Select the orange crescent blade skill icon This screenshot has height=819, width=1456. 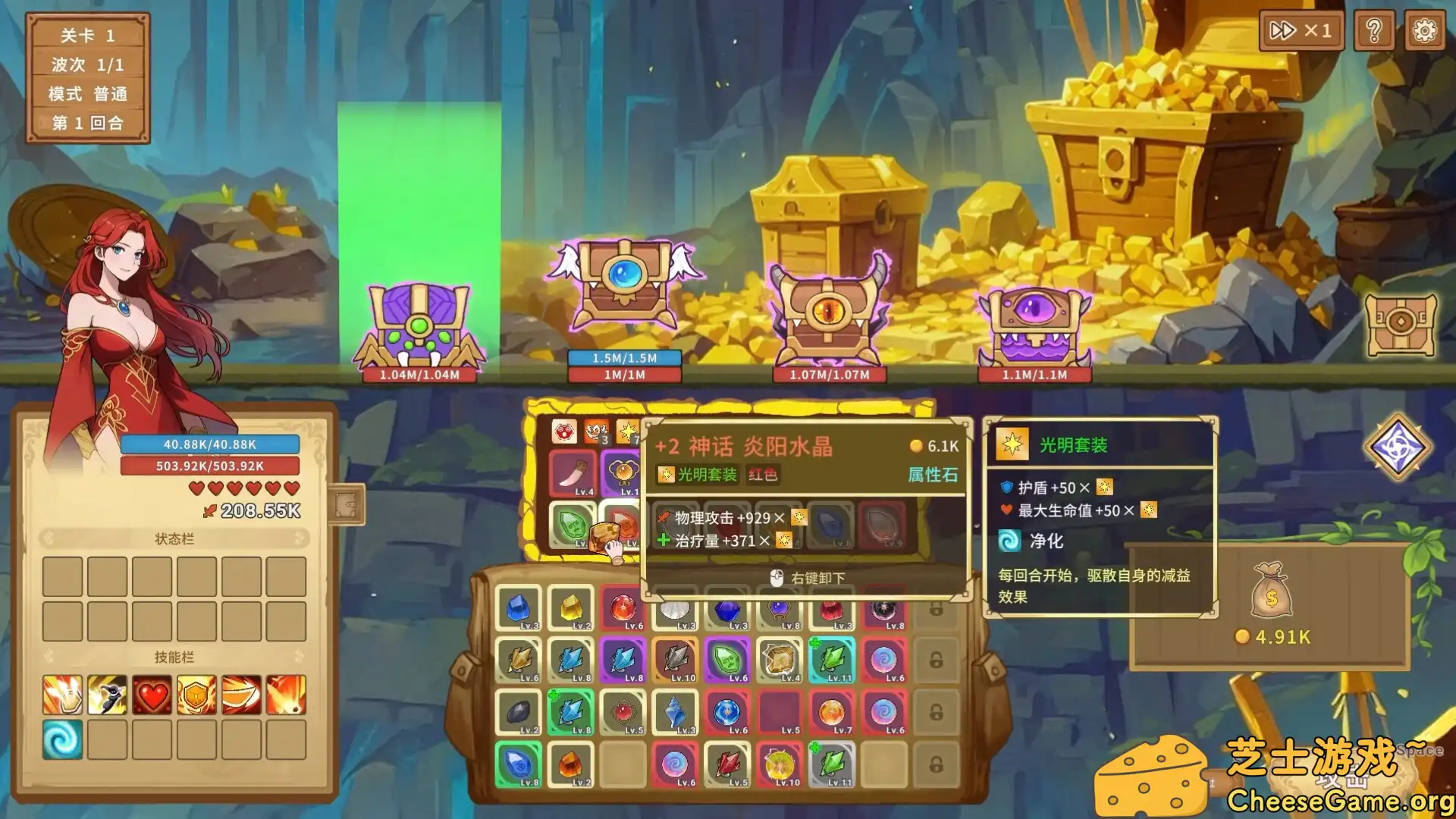point(240,694)
